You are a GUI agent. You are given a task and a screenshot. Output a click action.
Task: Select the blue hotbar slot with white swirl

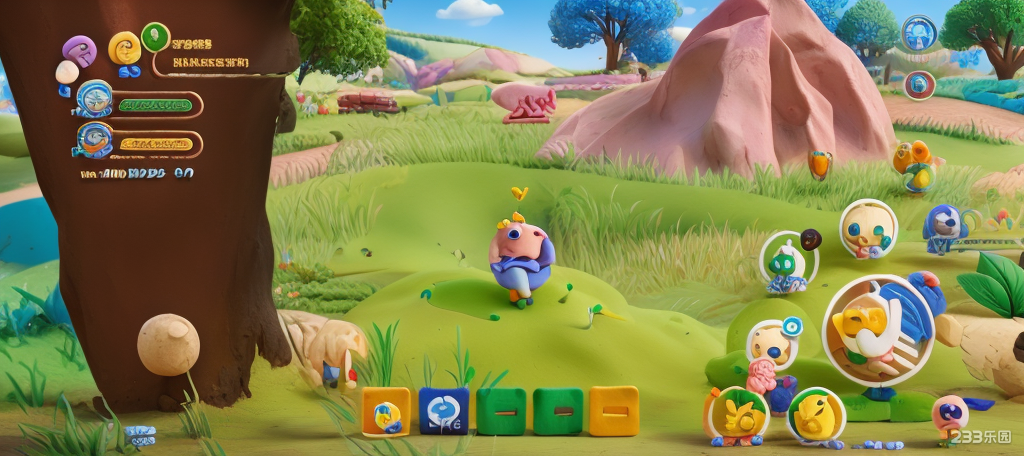point(443,410)
